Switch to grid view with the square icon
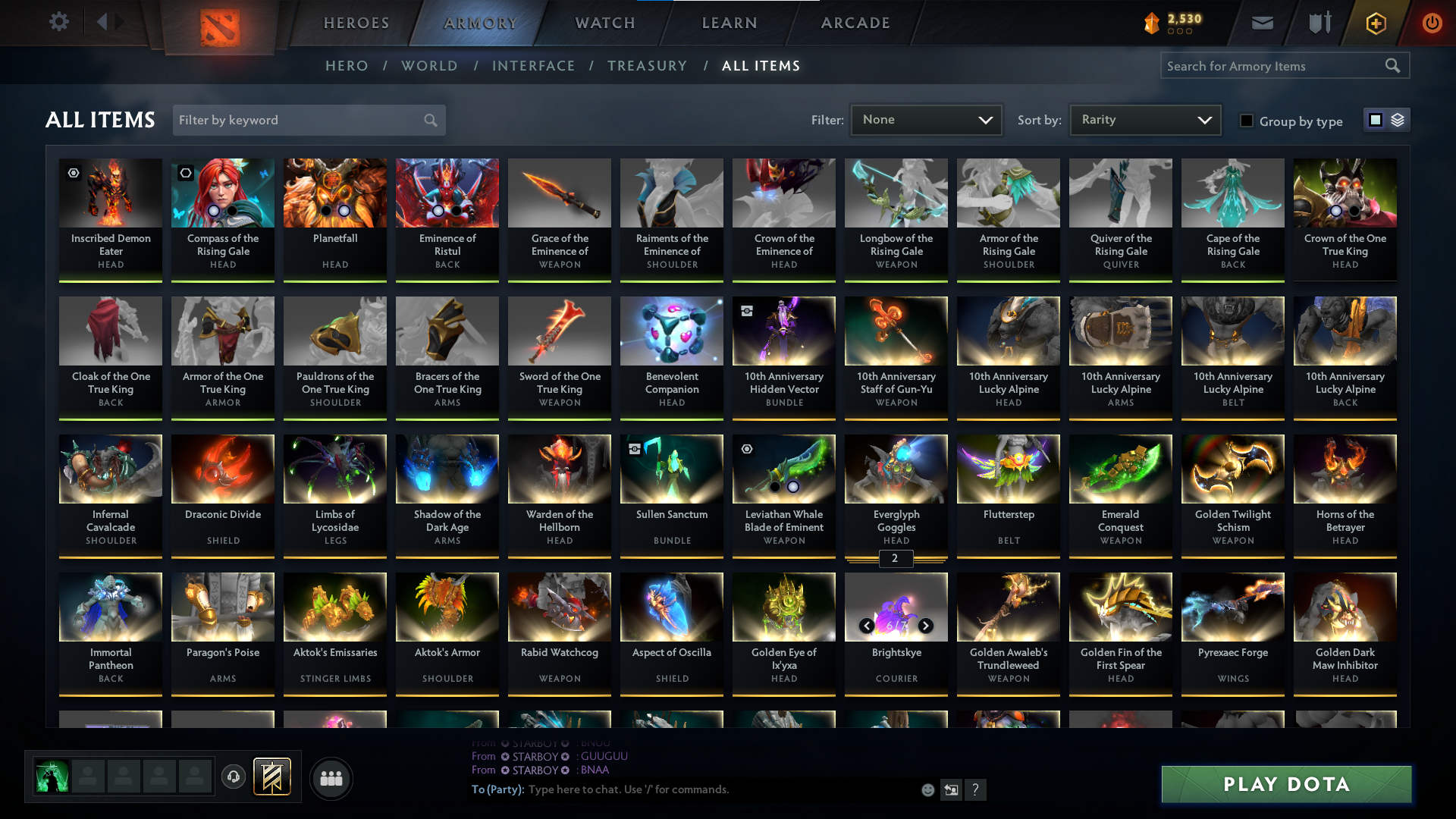The width and height of the screenshot is (1456, 819). [1374, 119]
